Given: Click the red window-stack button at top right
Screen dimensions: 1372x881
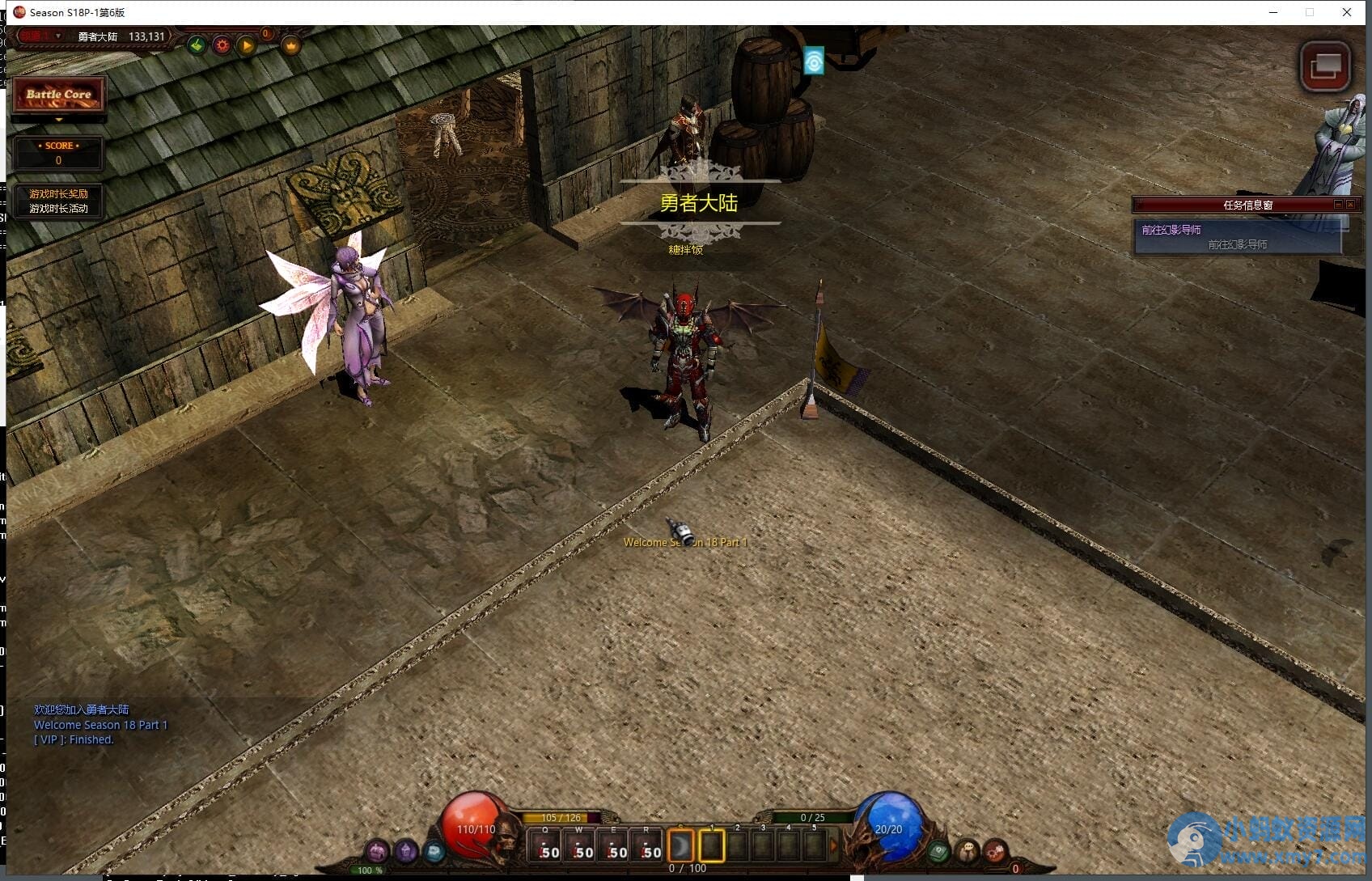Looking at the screenshot, I should (x=1324, y=66).
